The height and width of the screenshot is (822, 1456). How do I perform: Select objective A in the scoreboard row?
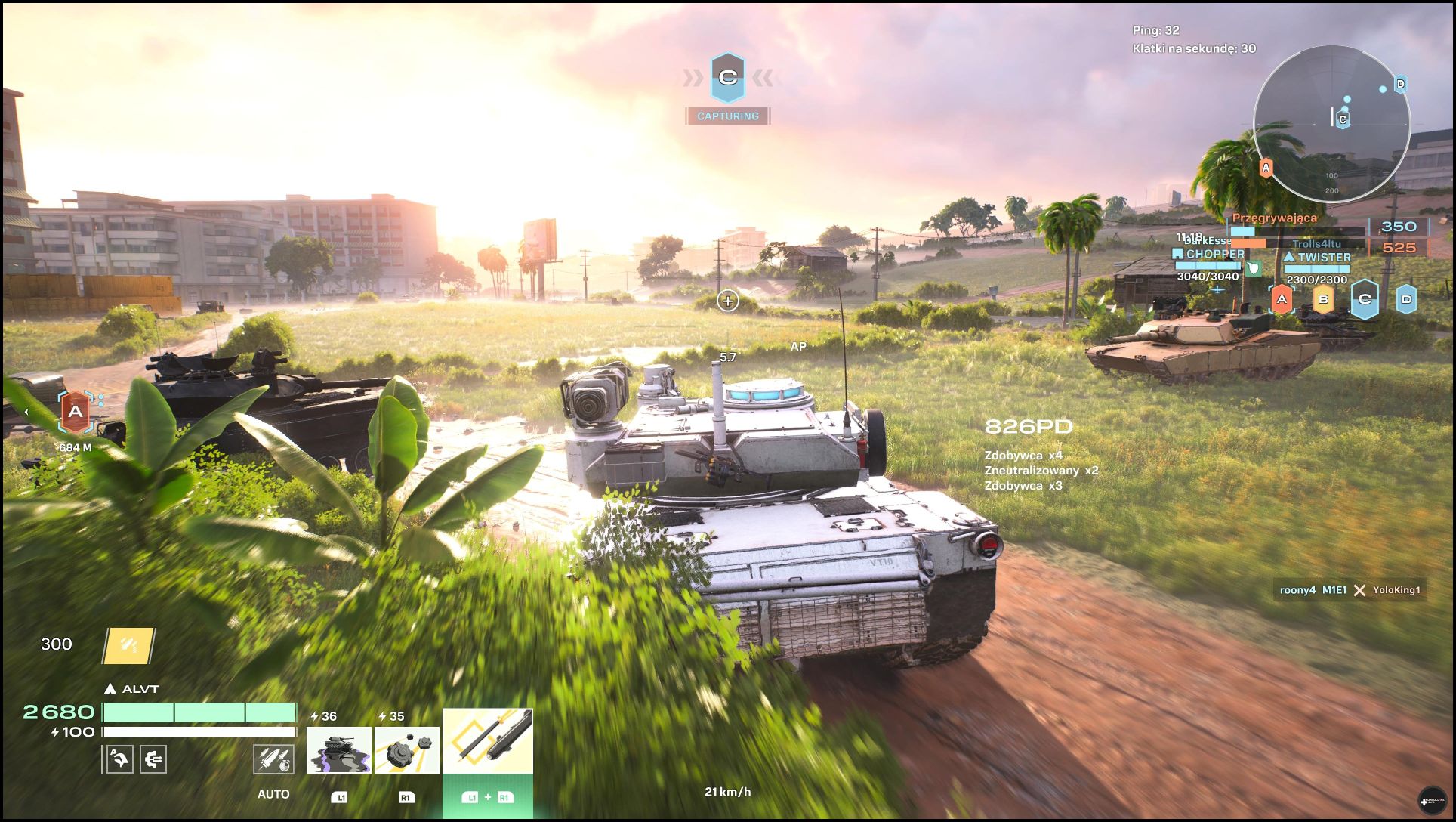(x=1282, y=300)
